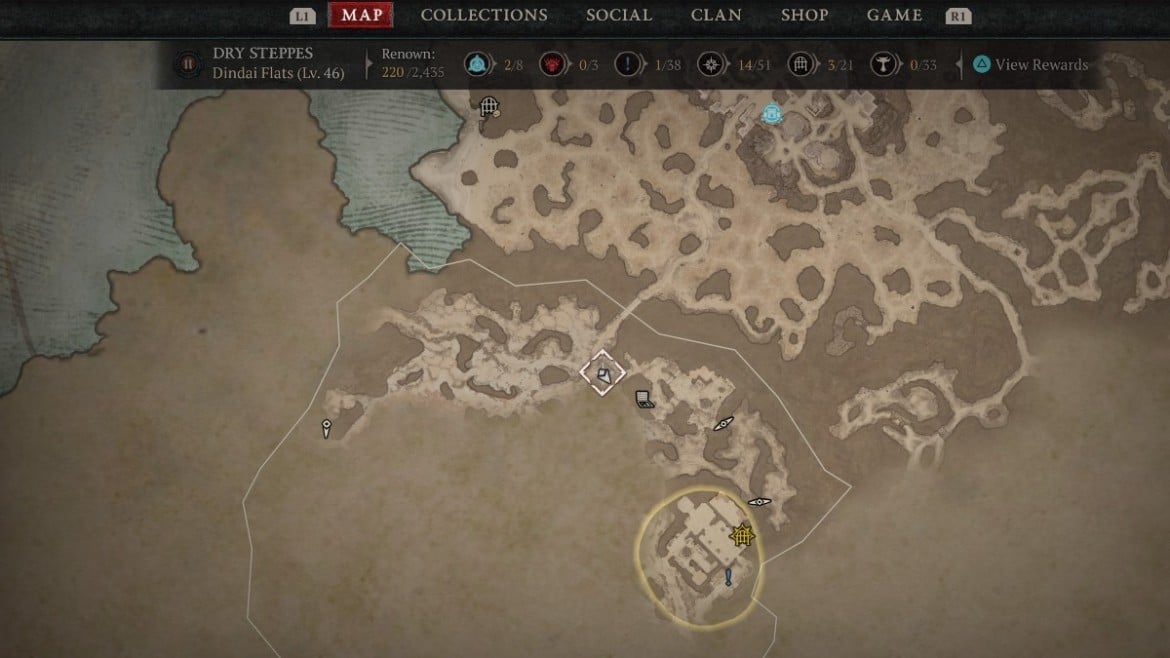Select the highlighted Map tab
The height and width of the screenshot is (658, 1170).
click(x=361, y=15)
